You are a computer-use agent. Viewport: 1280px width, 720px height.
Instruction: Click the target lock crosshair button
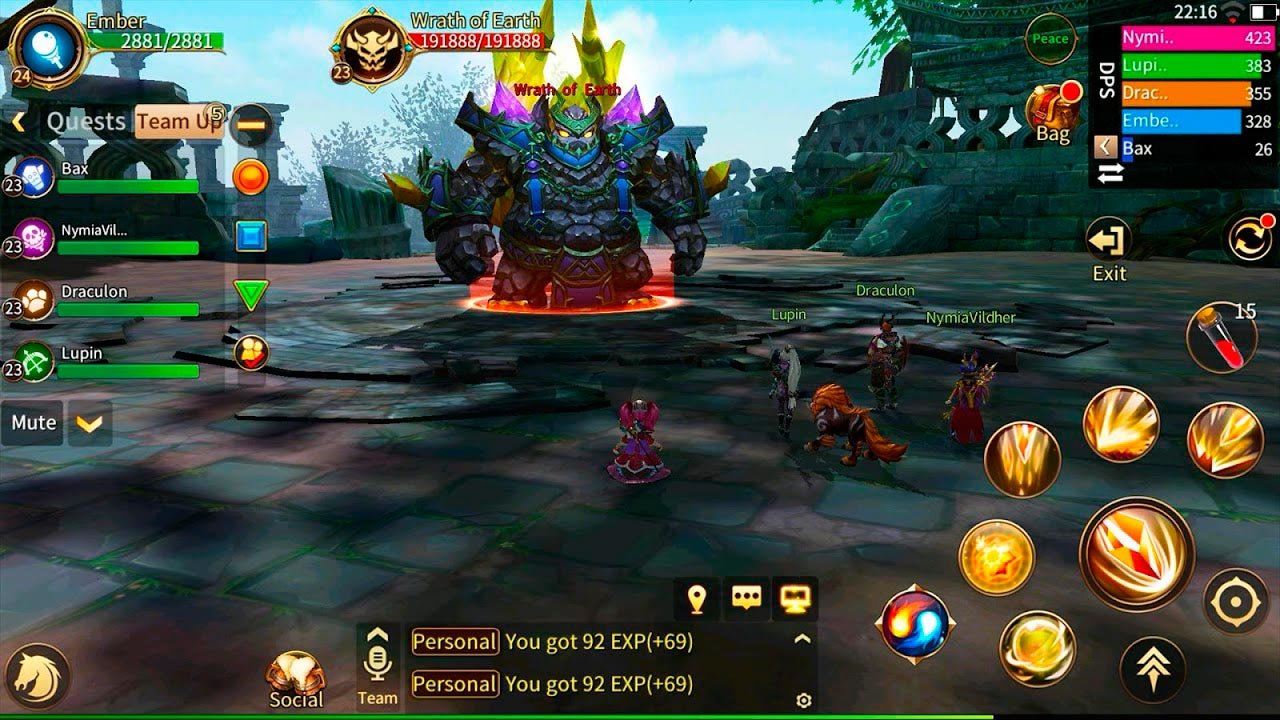tap(1235, 603)
